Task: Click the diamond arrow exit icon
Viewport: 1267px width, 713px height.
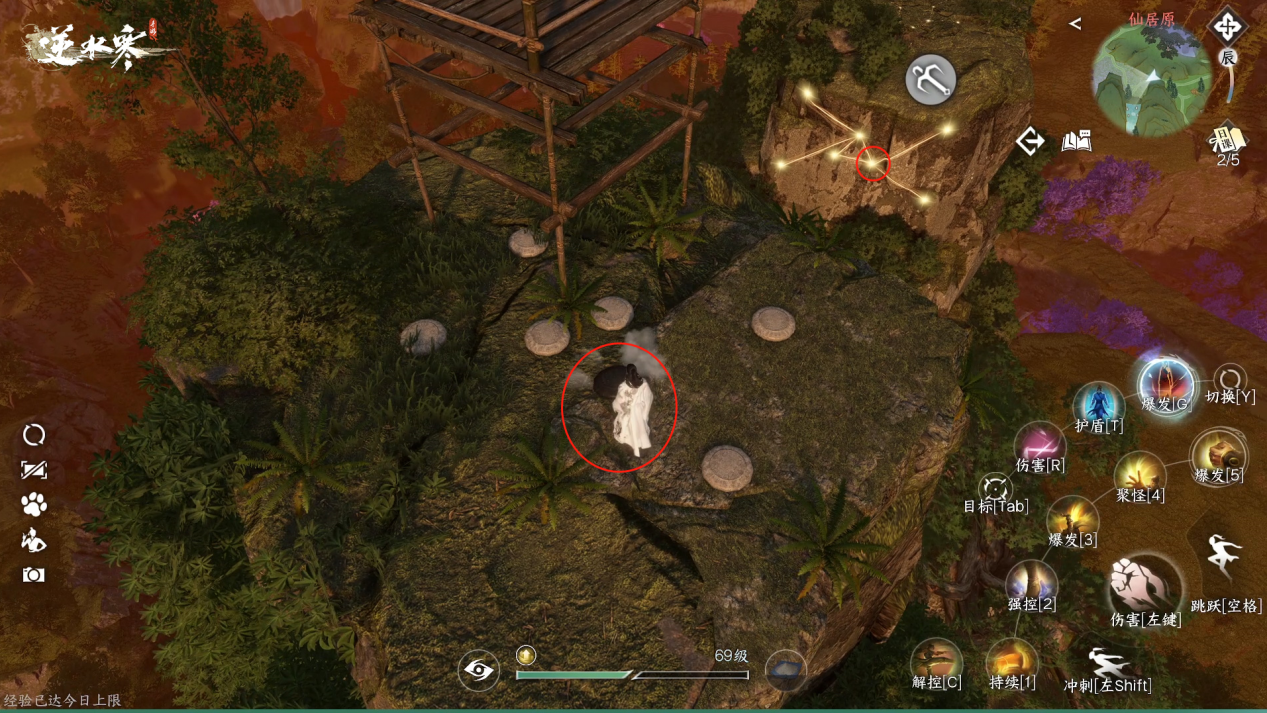Action: click(x=1030, y=141)
